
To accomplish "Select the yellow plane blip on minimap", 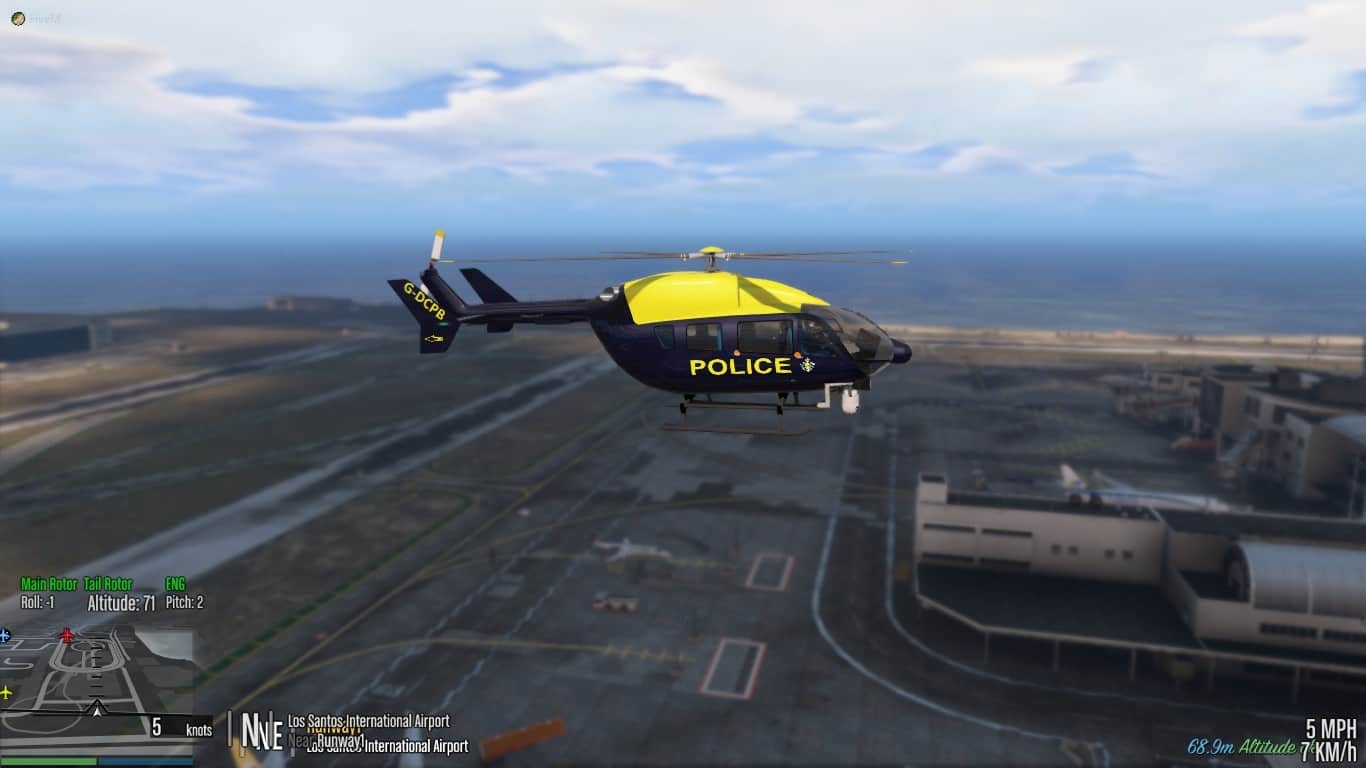I will (6, 692).
